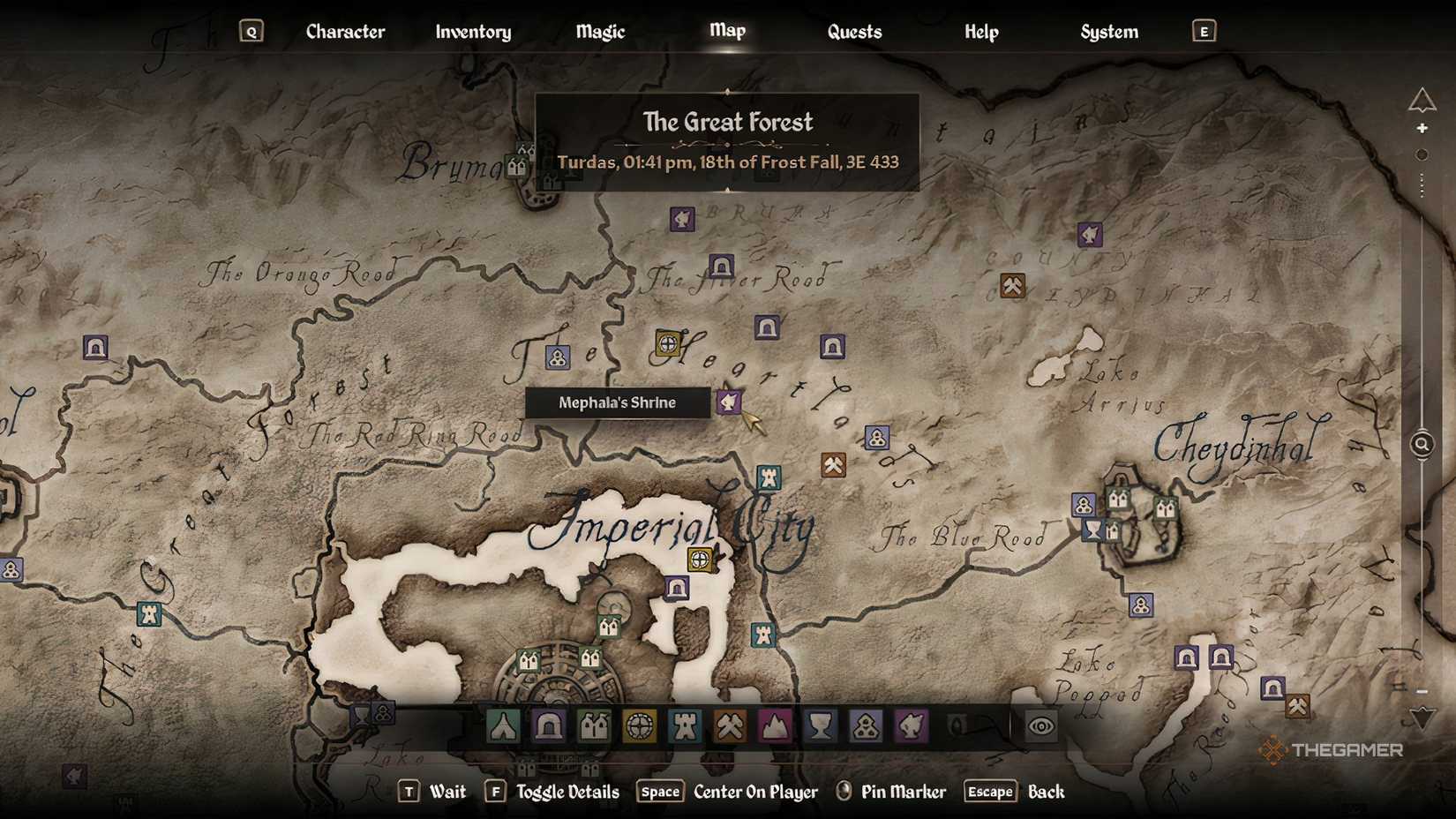Click the Mephala's Shrine map label

(x=616, y=403)
